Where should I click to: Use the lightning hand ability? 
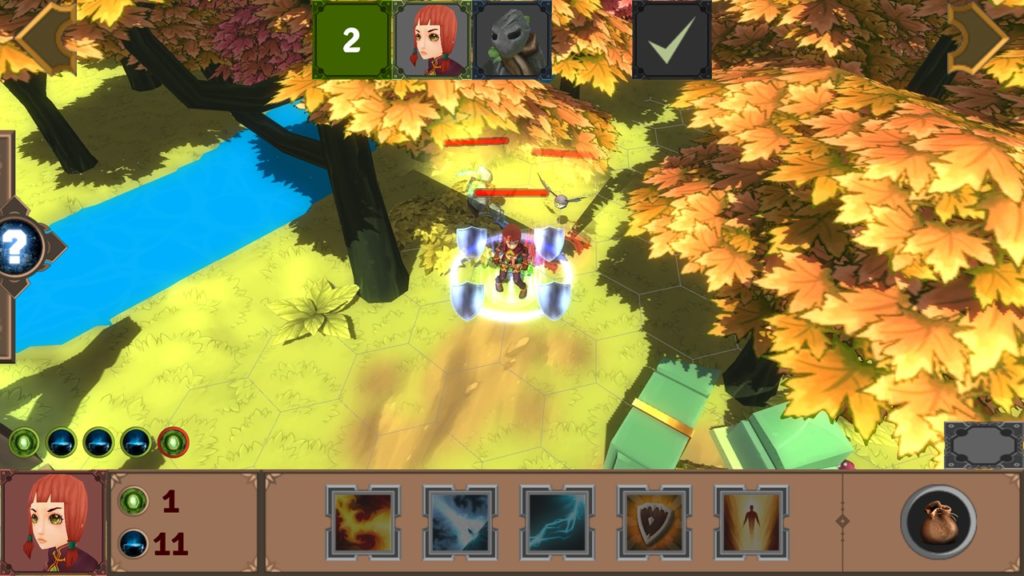coord(557,522)
